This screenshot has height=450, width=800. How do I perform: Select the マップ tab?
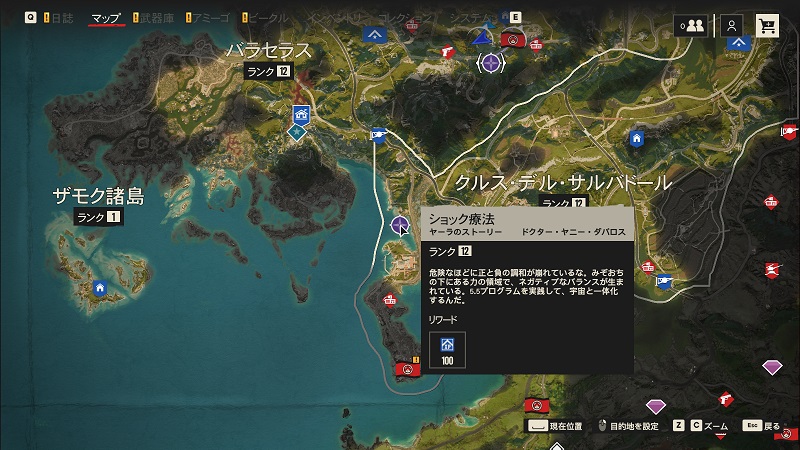(106, 18)
